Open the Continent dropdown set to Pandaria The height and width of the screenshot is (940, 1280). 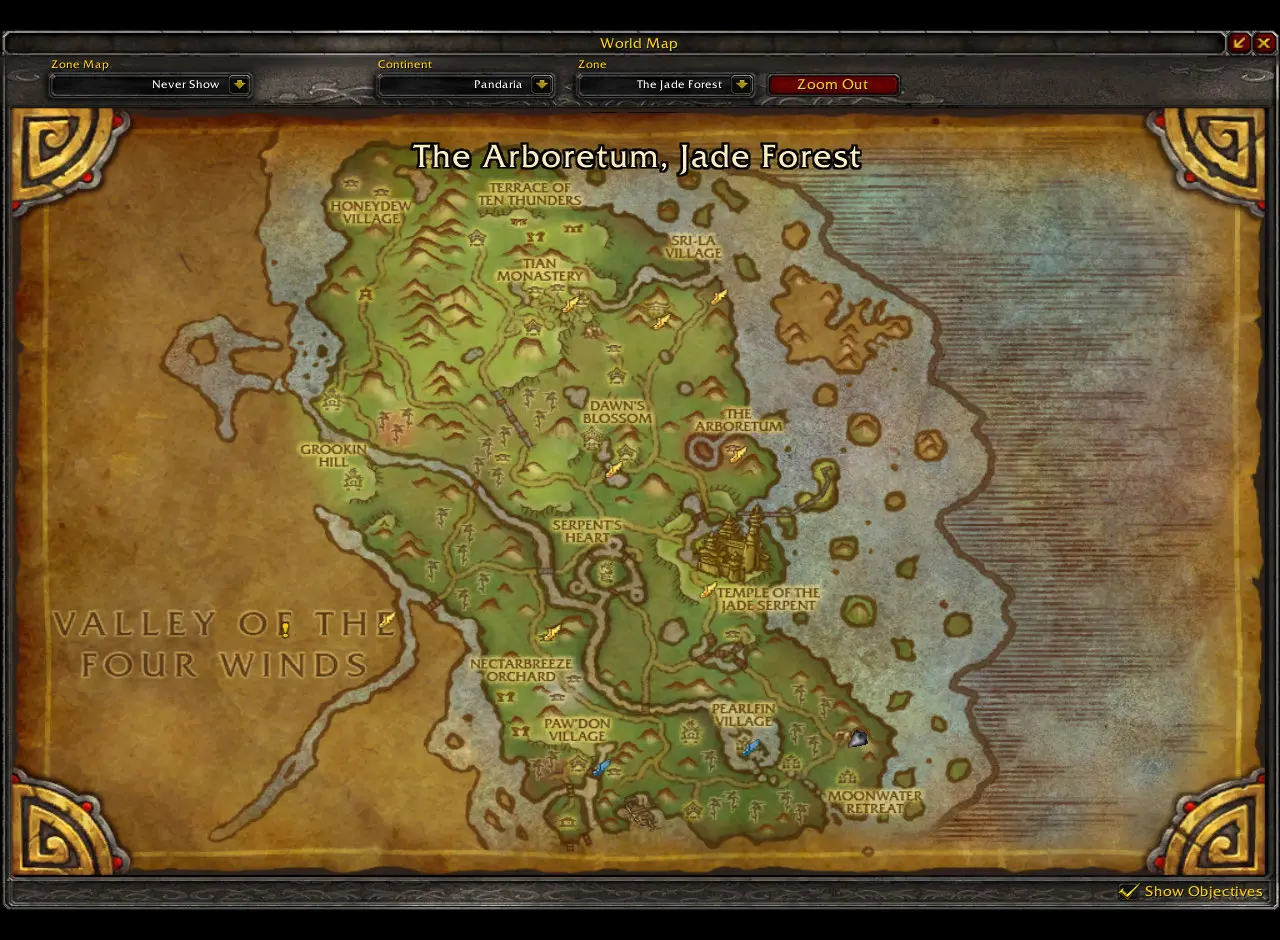(x=541, y=85)
